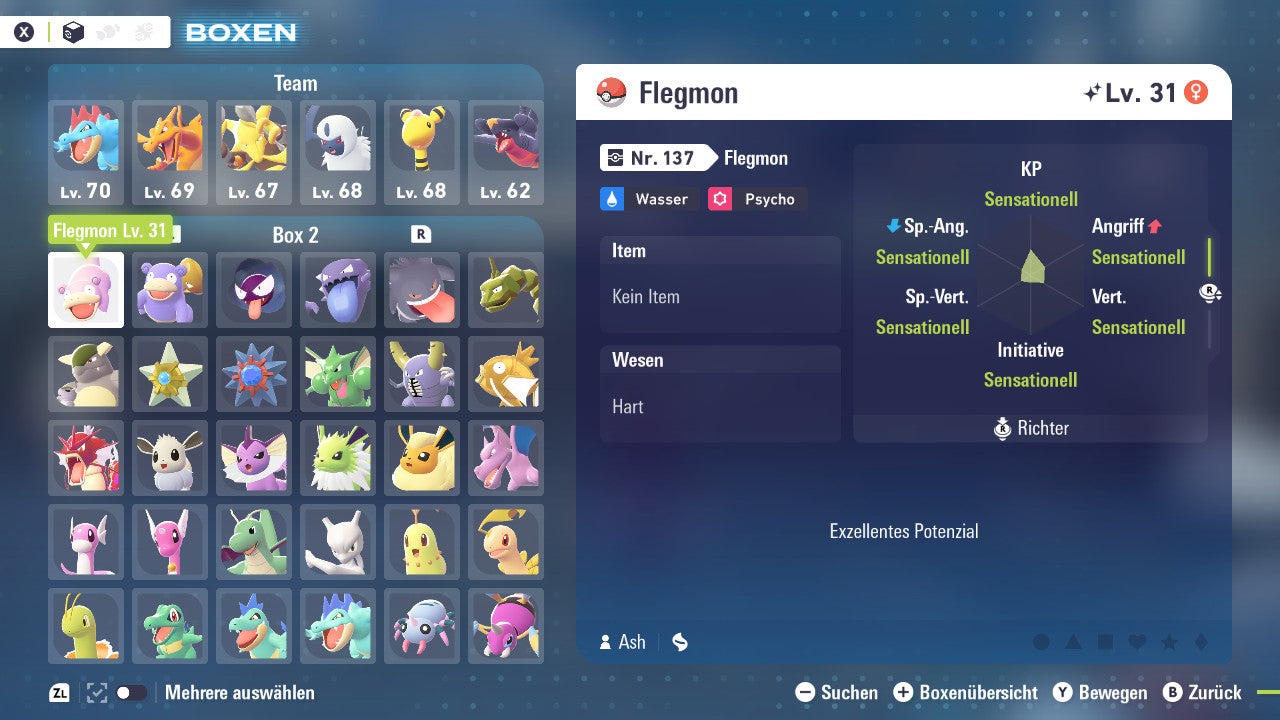Click the R button beside Box 2

(422, 235)
